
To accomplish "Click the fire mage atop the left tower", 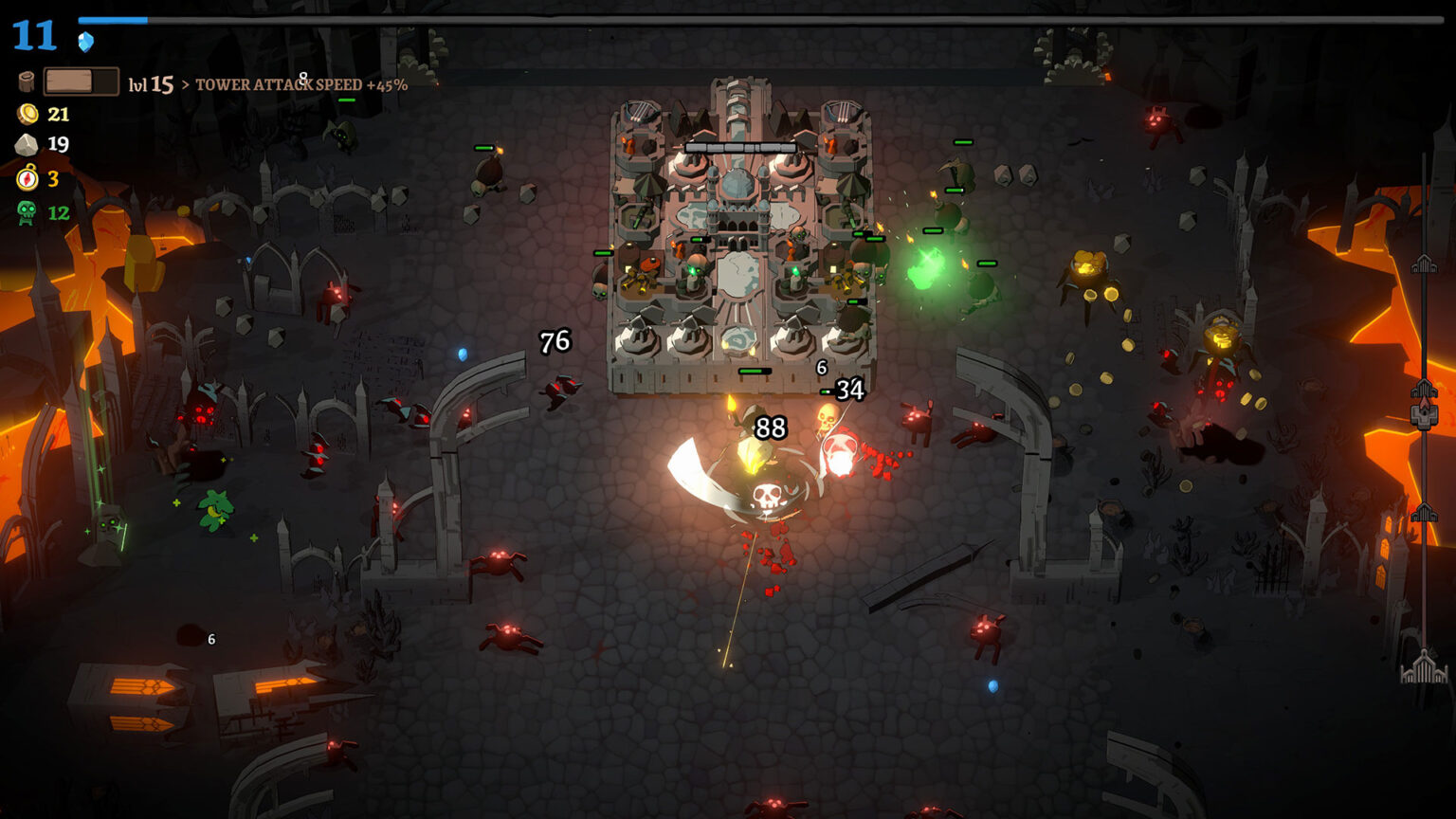I will 628,145.
